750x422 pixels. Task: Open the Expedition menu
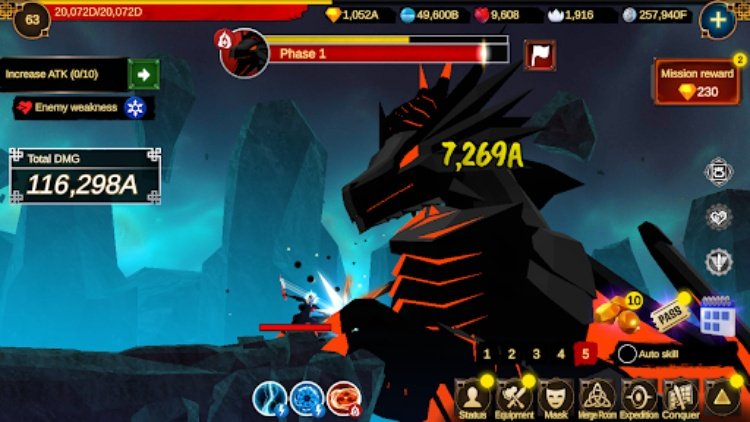point(639,398)
